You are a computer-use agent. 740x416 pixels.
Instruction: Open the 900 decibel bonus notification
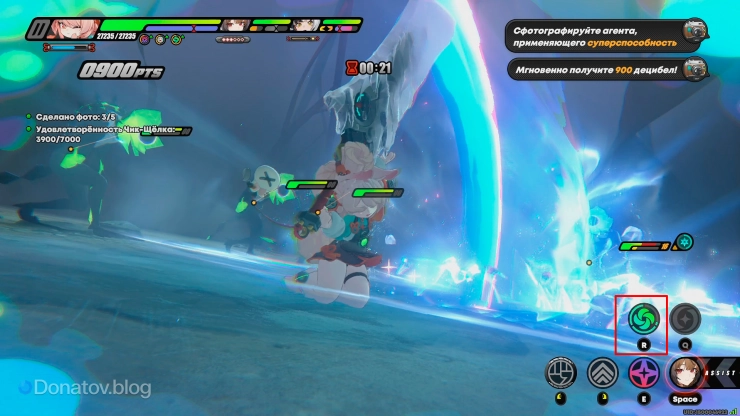tap(606, 69)
